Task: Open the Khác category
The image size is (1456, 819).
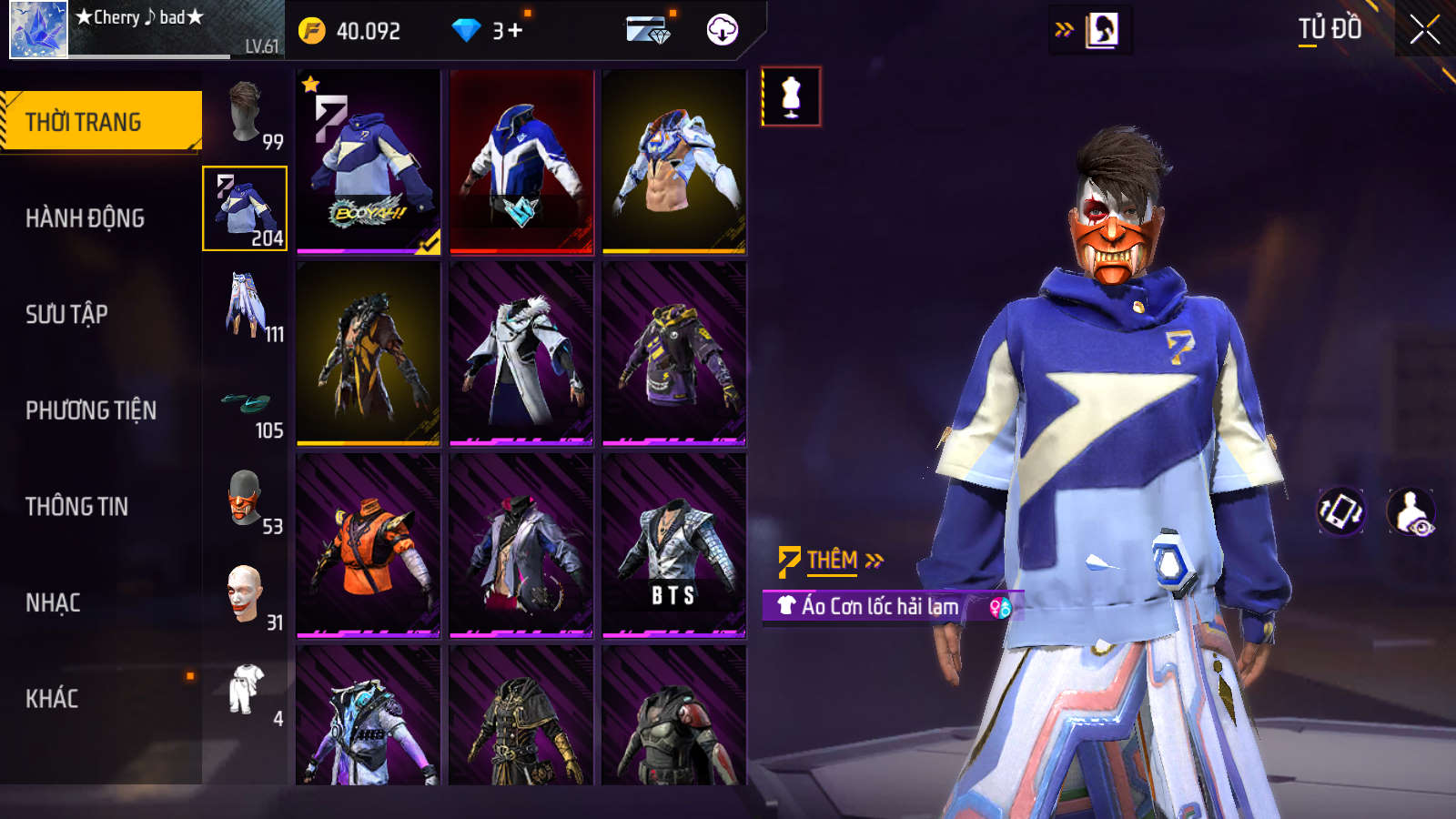Action: pos(52,699)
